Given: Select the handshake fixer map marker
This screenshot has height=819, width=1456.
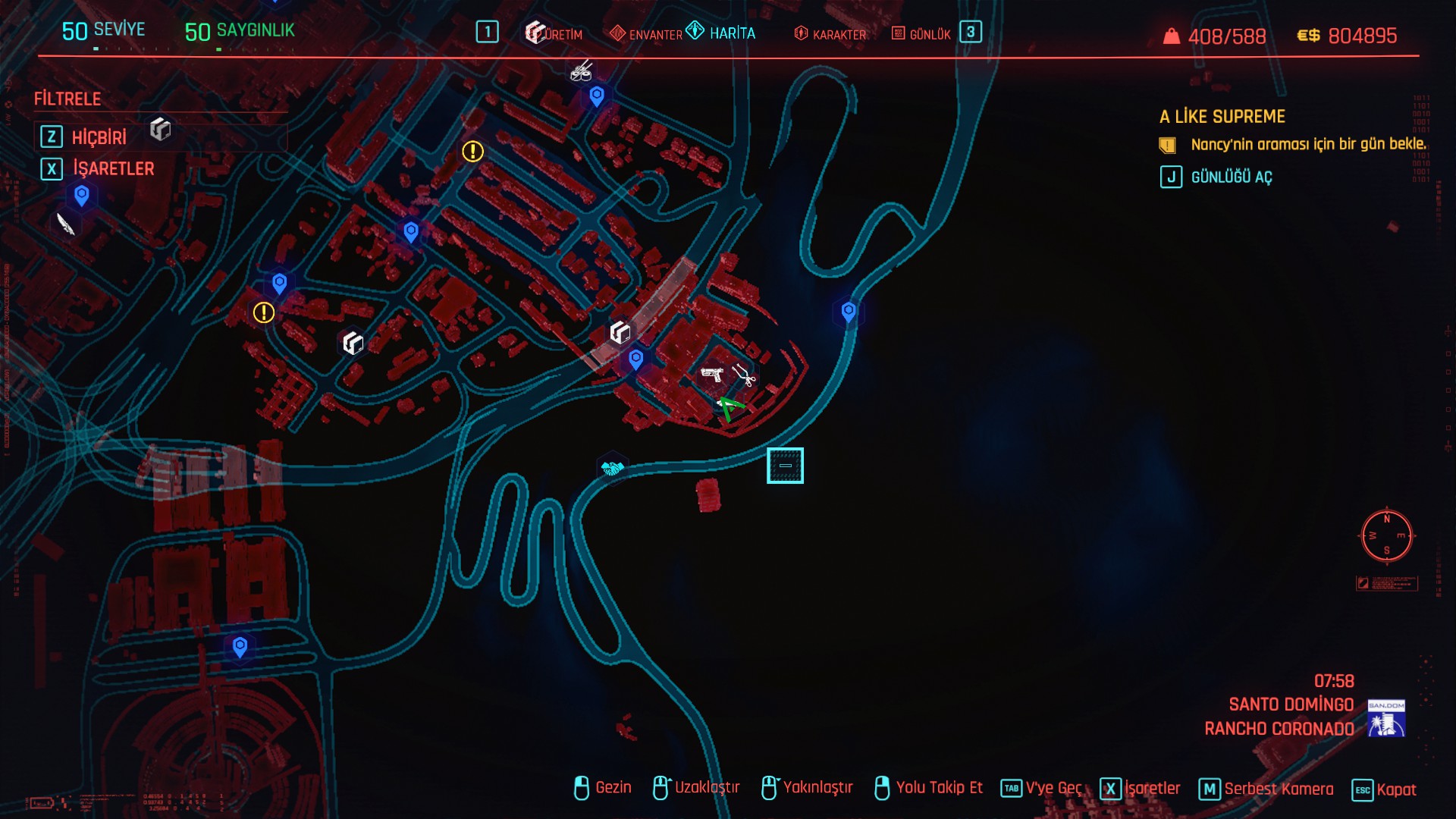Looking at the screenshot, I should tap(612, 468).
